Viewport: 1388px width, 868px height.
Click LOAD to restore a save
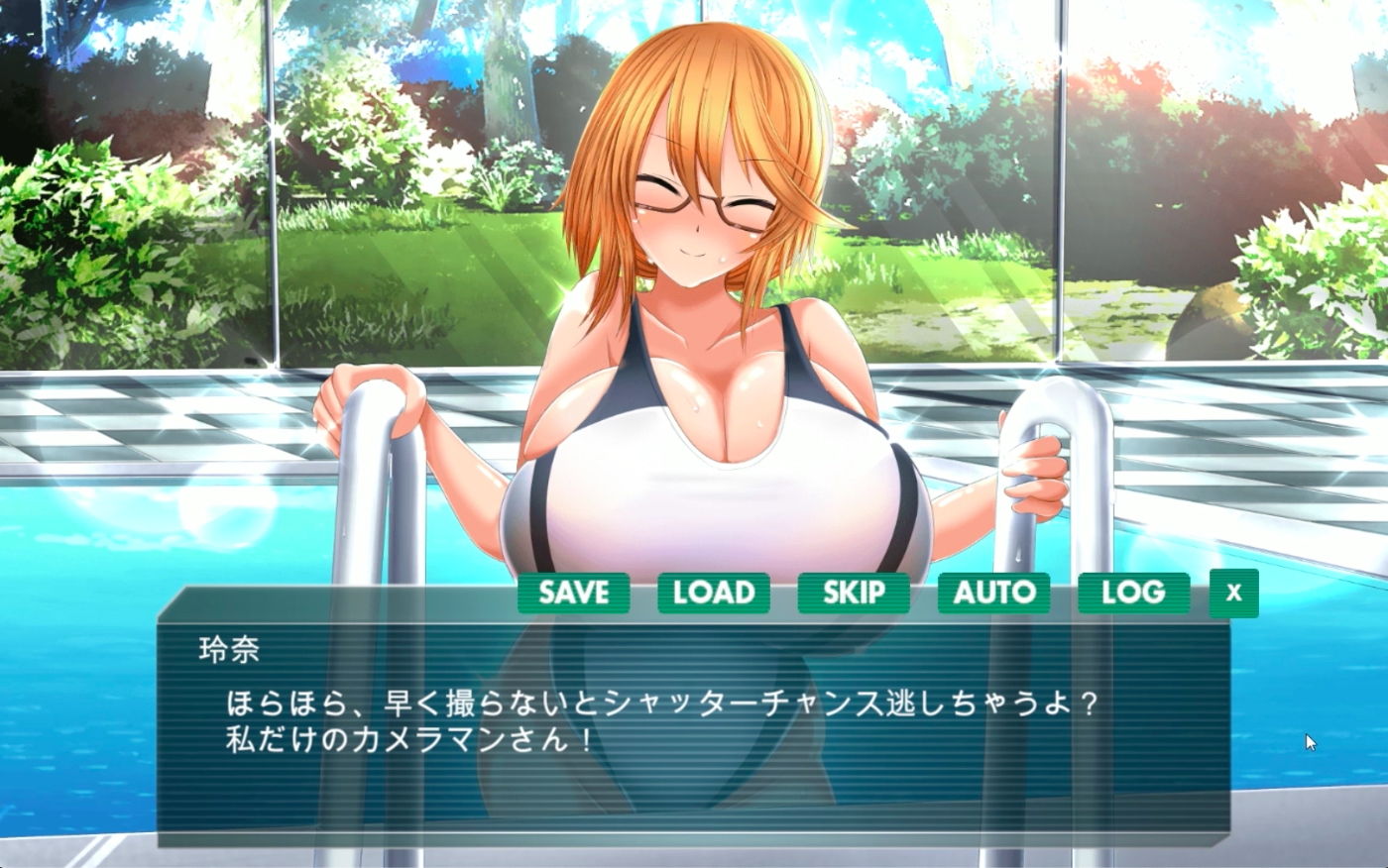point(716,593)
